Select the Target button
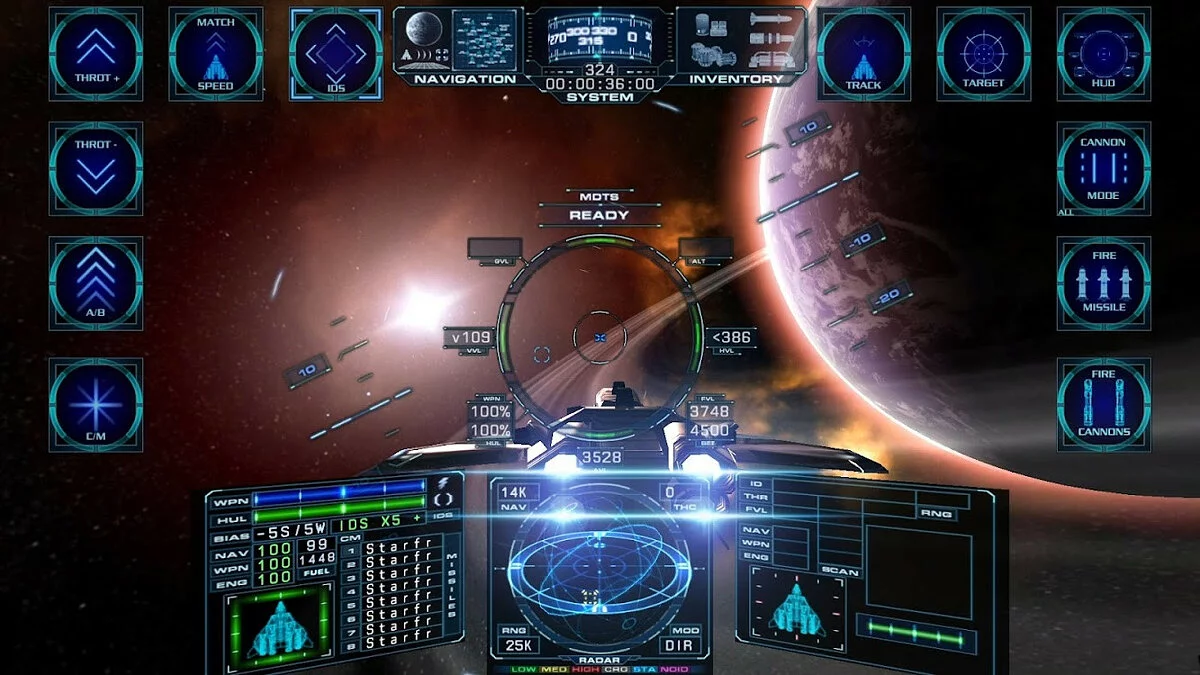 [x=983, y=53]
